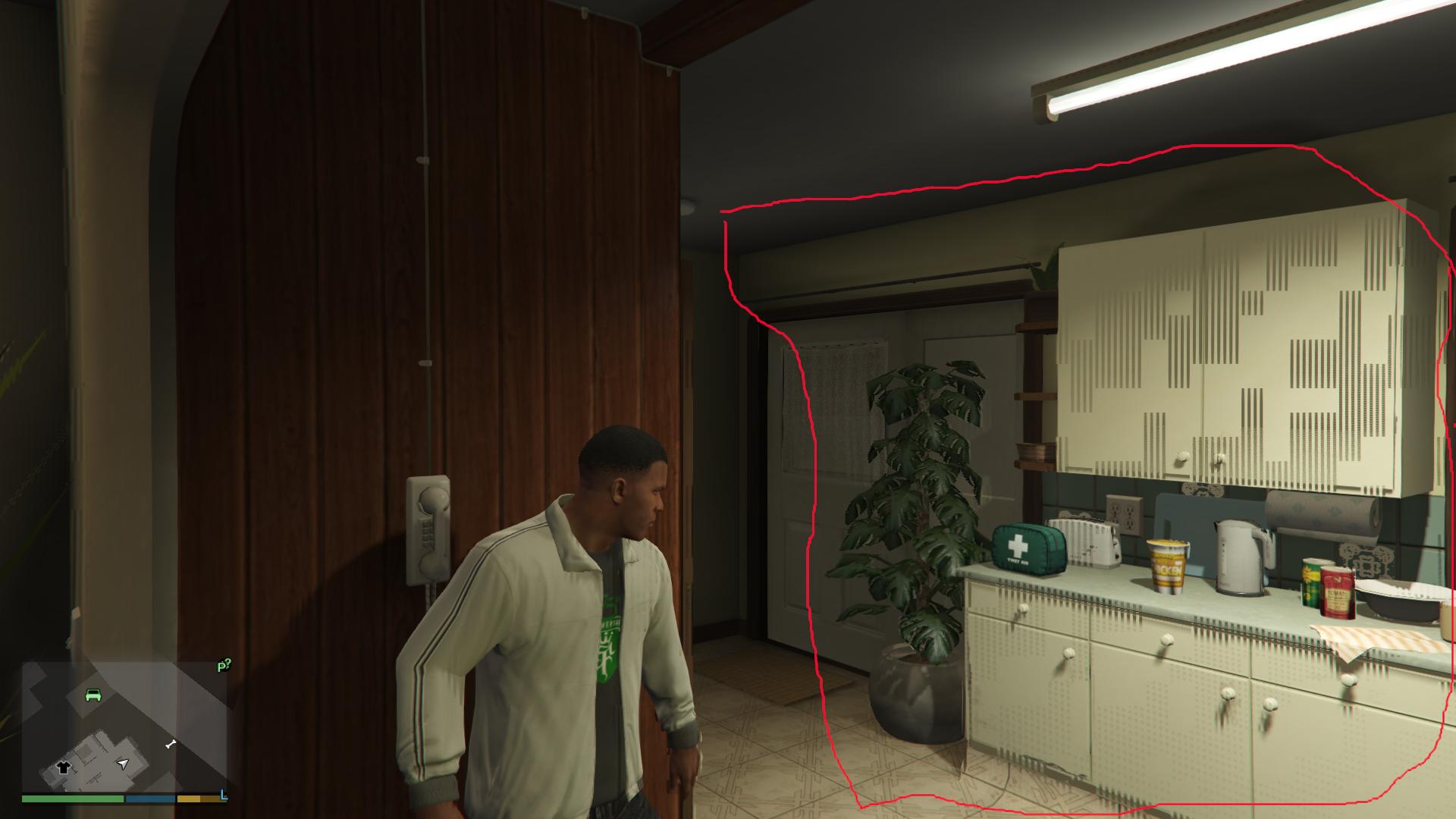Select the green car icon on the minimap

93,695
